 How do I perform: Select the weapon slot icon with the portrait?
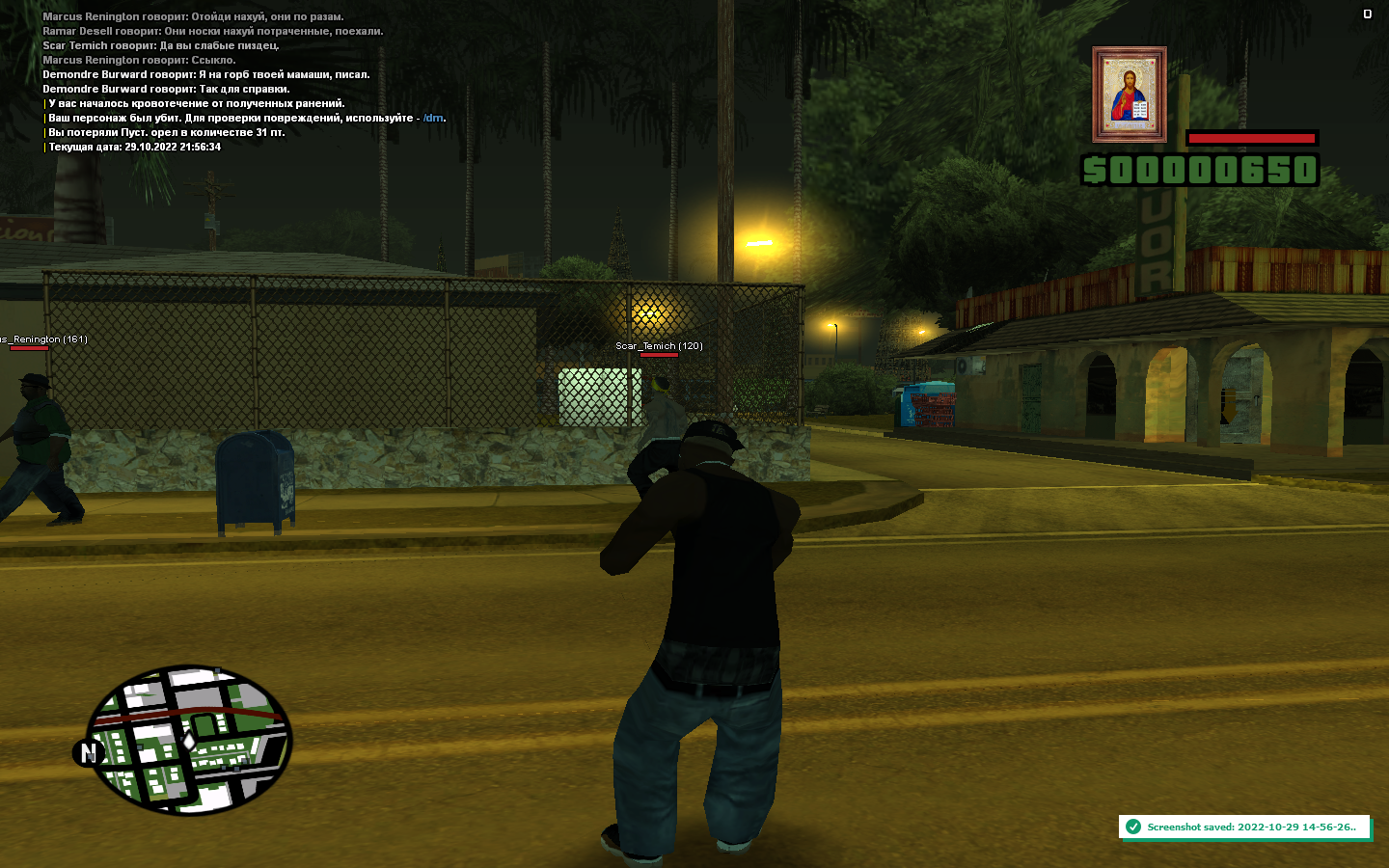pos(1130,95)
